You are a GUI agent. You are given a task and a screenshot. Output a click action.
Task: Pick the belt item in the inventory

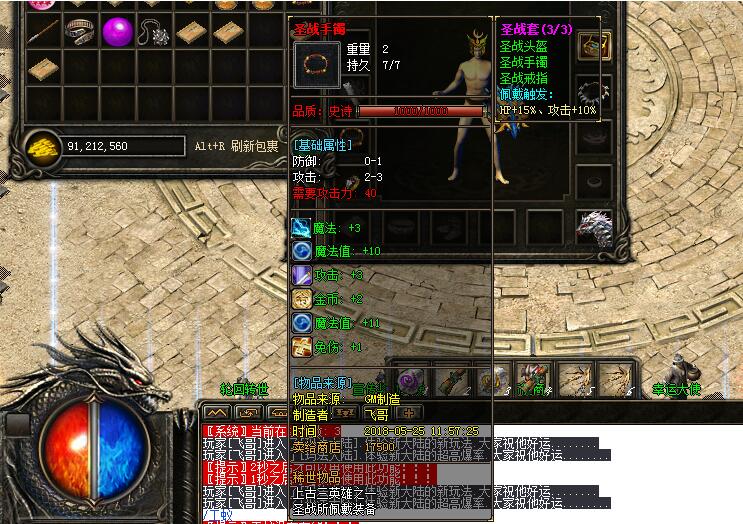tap(80, 31)
